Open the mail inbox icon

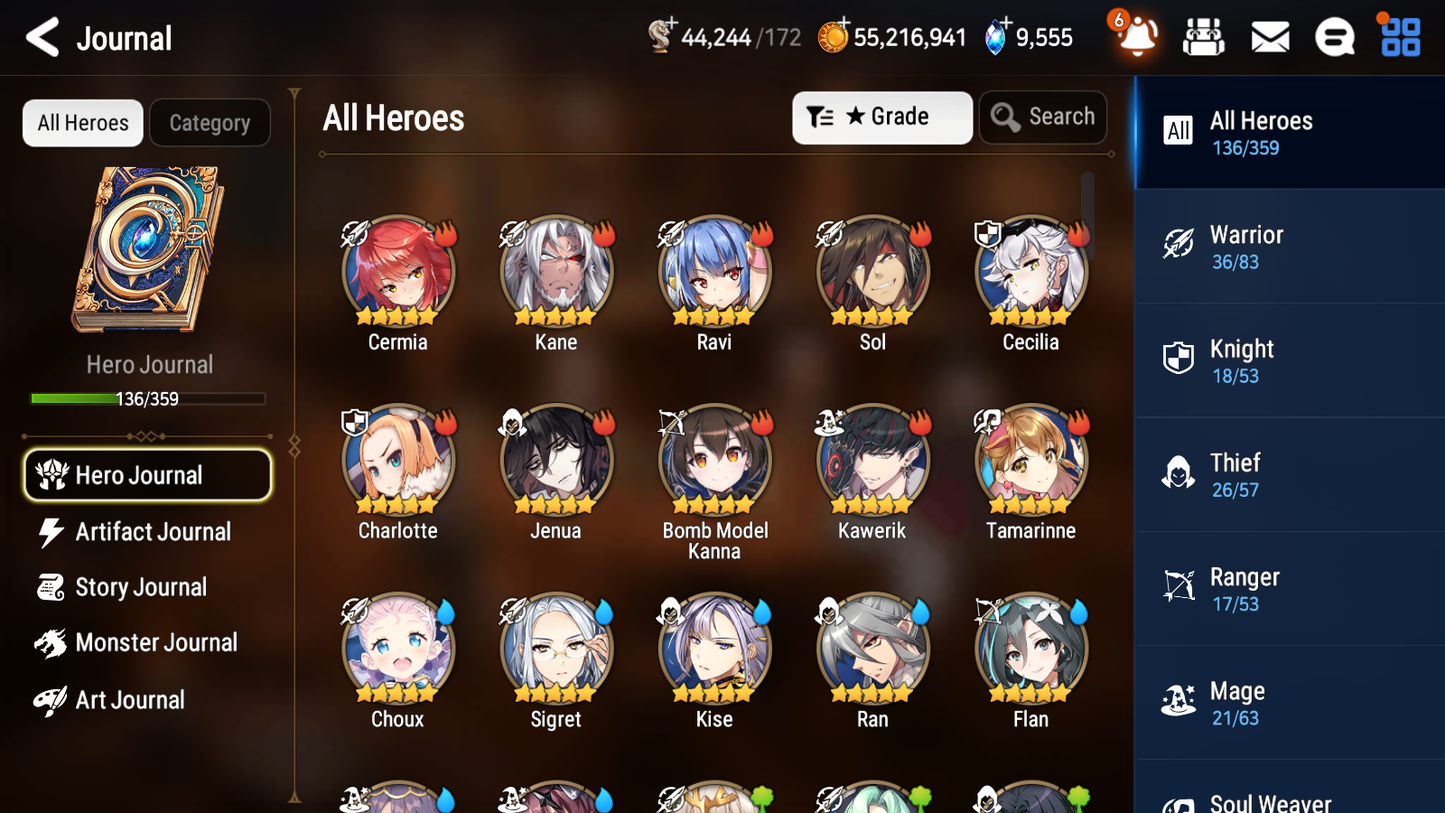pyautogui.click(x=1270, y=36)
